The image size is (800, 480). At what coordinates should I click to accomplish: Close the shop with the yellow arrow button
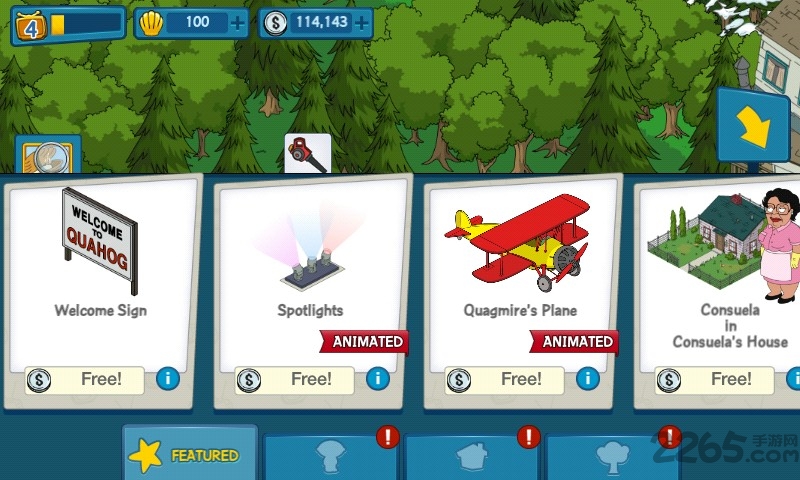(x=751, y=125)
